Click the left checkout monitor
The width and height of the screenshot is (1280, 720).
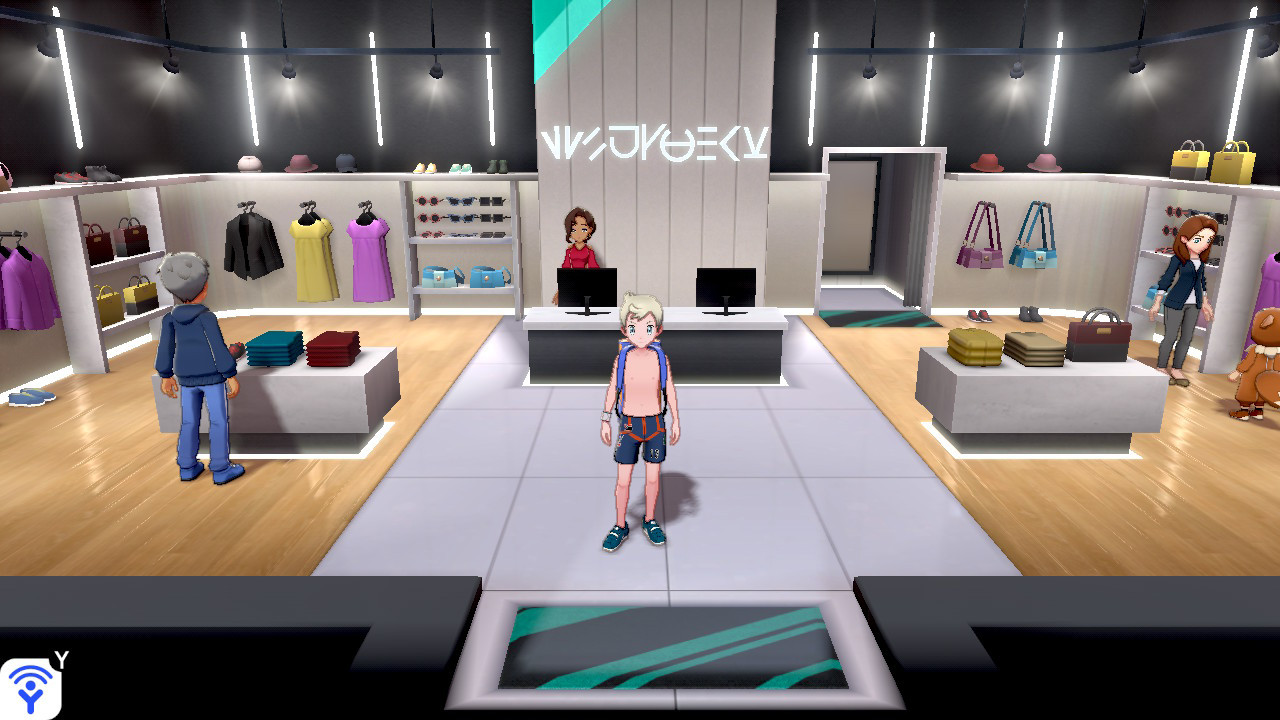click(x=585, y=287)
